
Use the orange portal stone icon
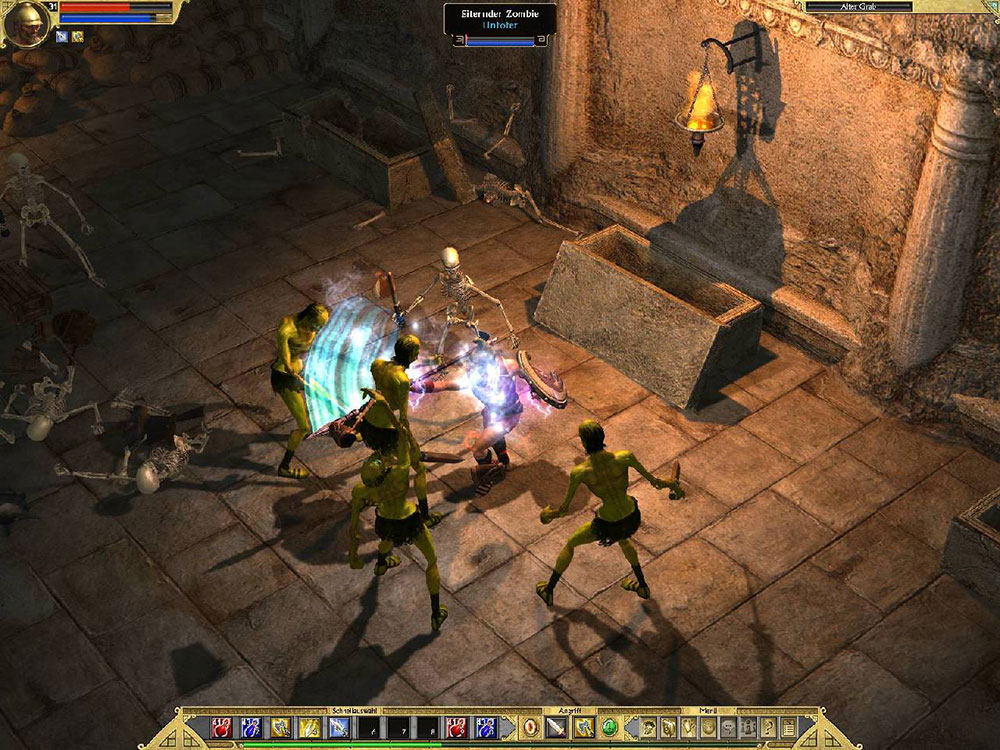tap(530, 727)
